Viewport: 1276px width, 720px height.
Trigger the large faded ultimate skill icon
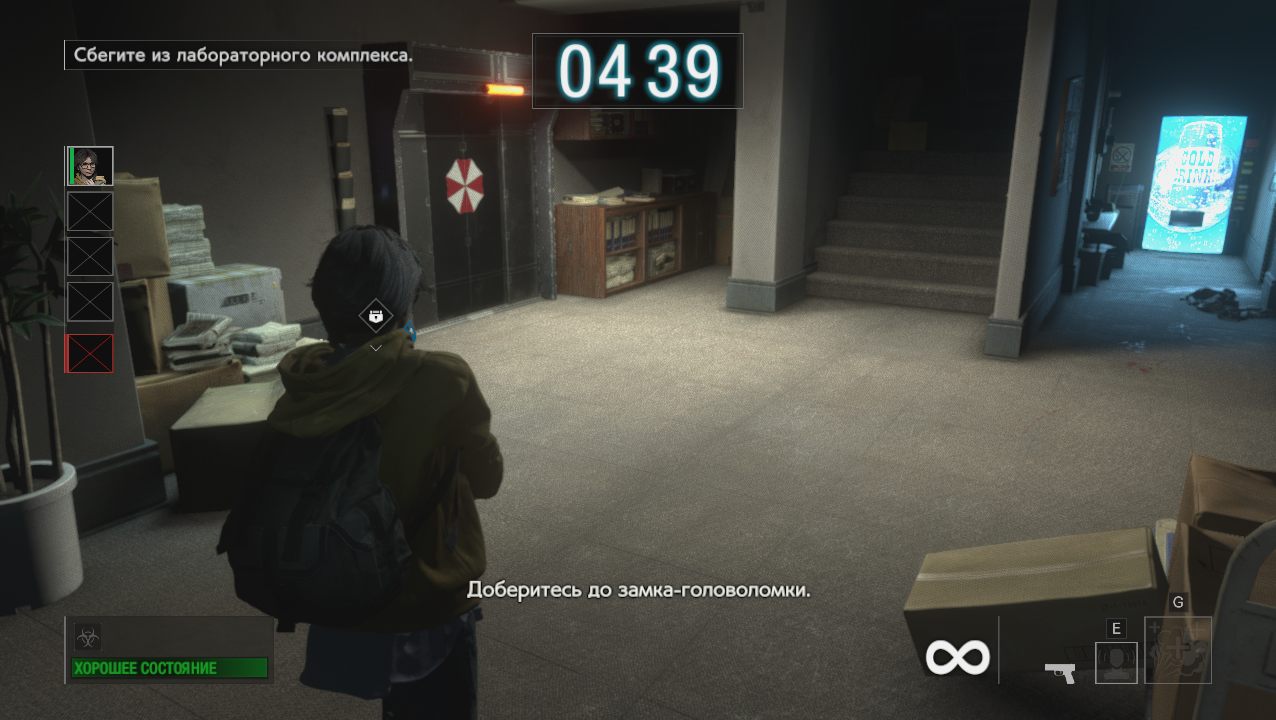click(x=1178, y=650)
